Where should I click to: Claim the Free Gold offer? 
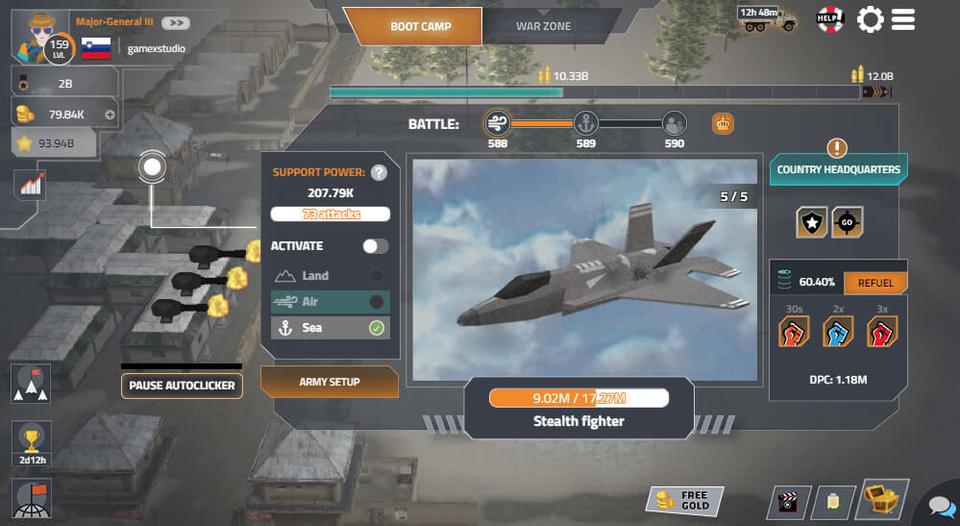point(682,501)
